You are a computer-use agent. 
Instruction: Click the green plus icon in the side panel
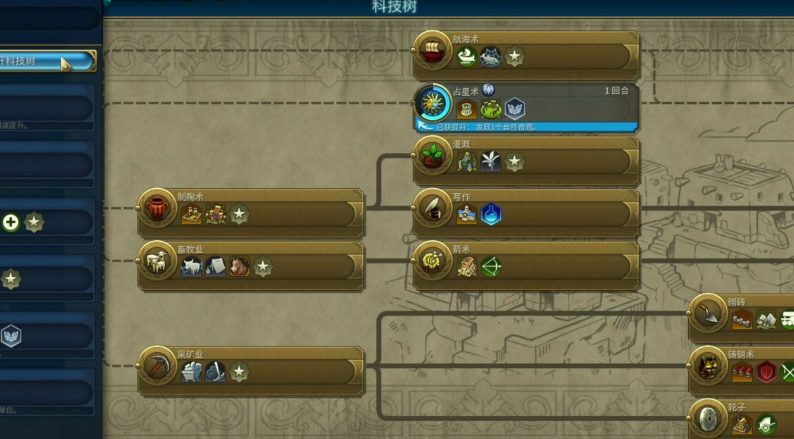(x=11, y=222)
